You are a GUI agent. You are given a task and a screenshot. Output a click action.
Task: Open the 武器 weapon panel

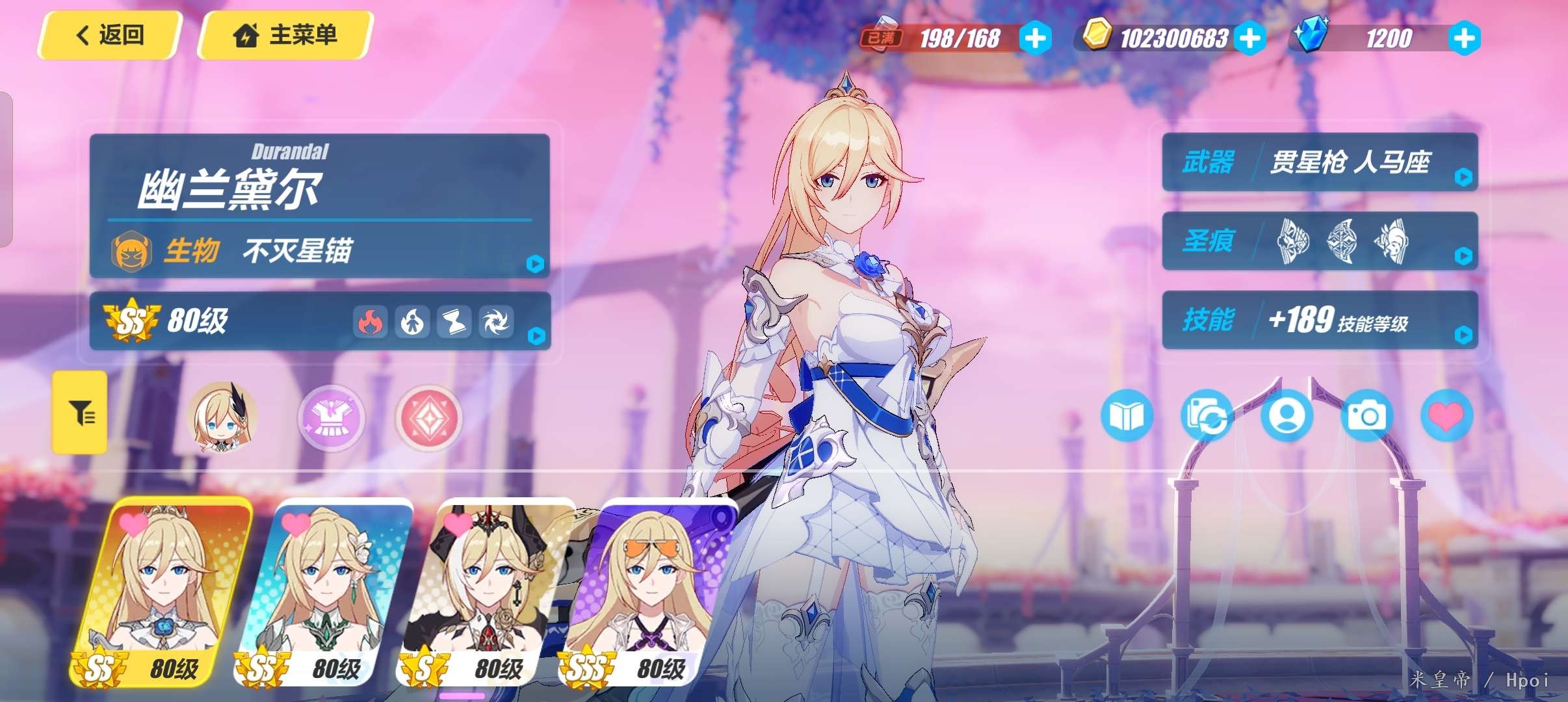(1320, 162)
